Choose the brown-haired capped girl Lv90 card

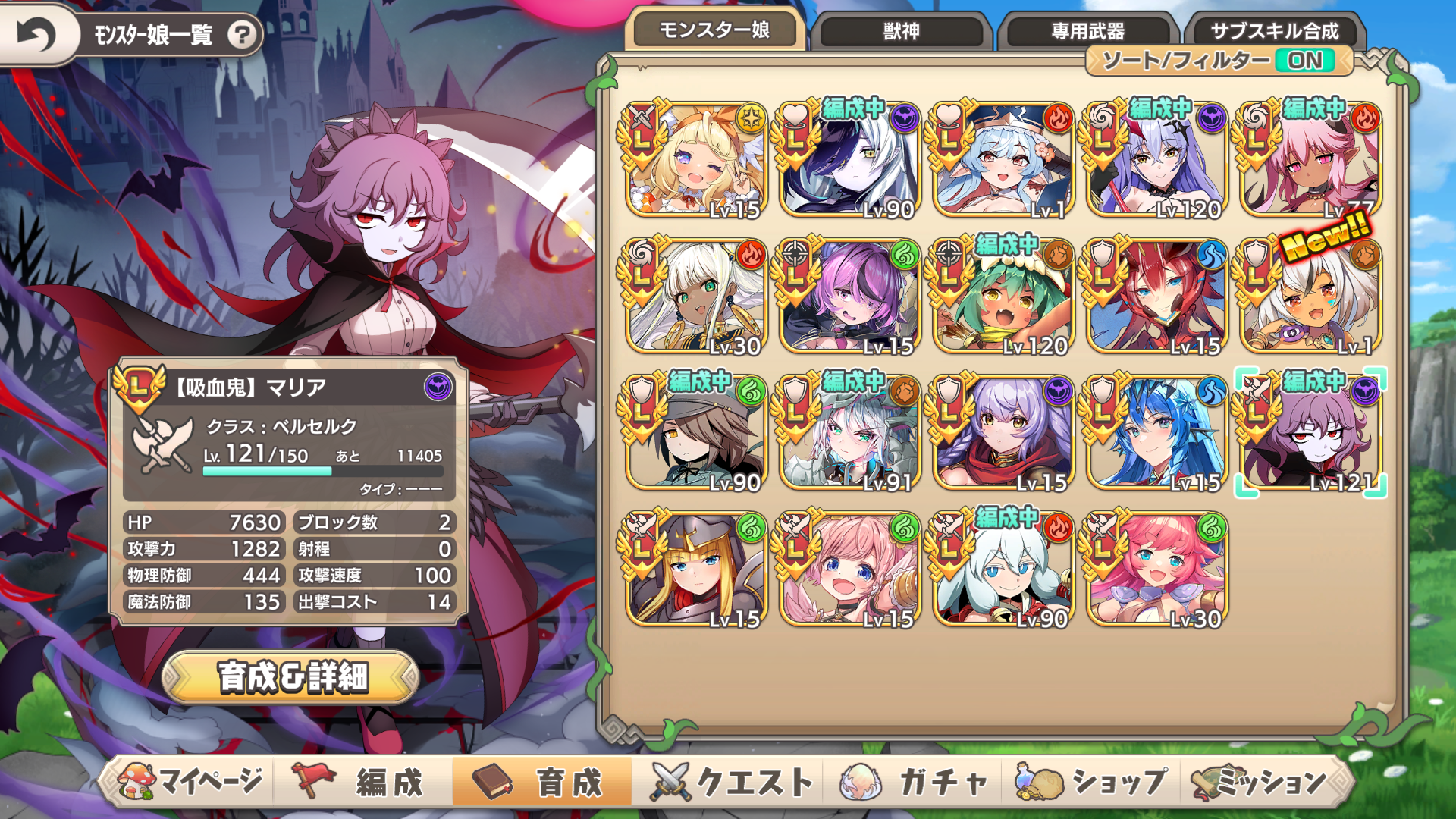click(697, 434)
